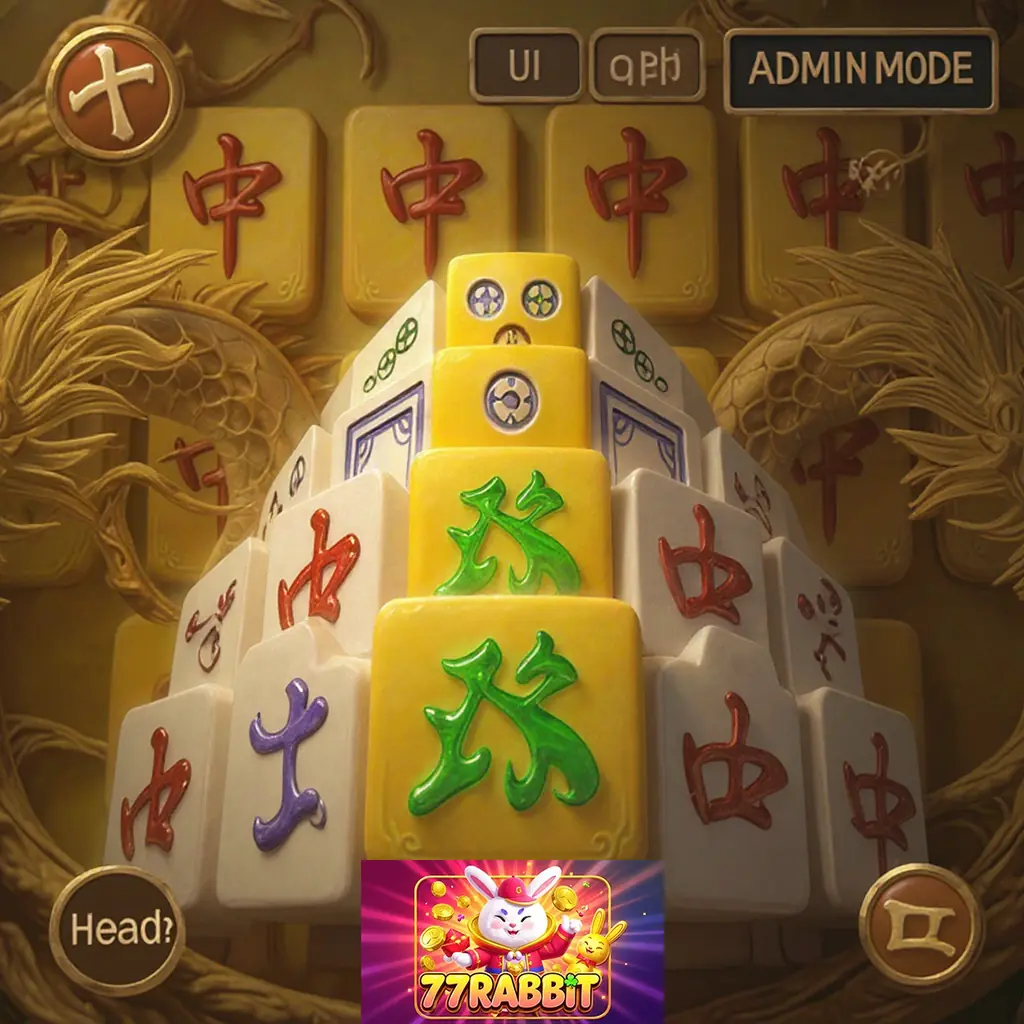Viewport: 1024px width, 1024px height.
Task: Select the UI button
Action: pos(525,66)
